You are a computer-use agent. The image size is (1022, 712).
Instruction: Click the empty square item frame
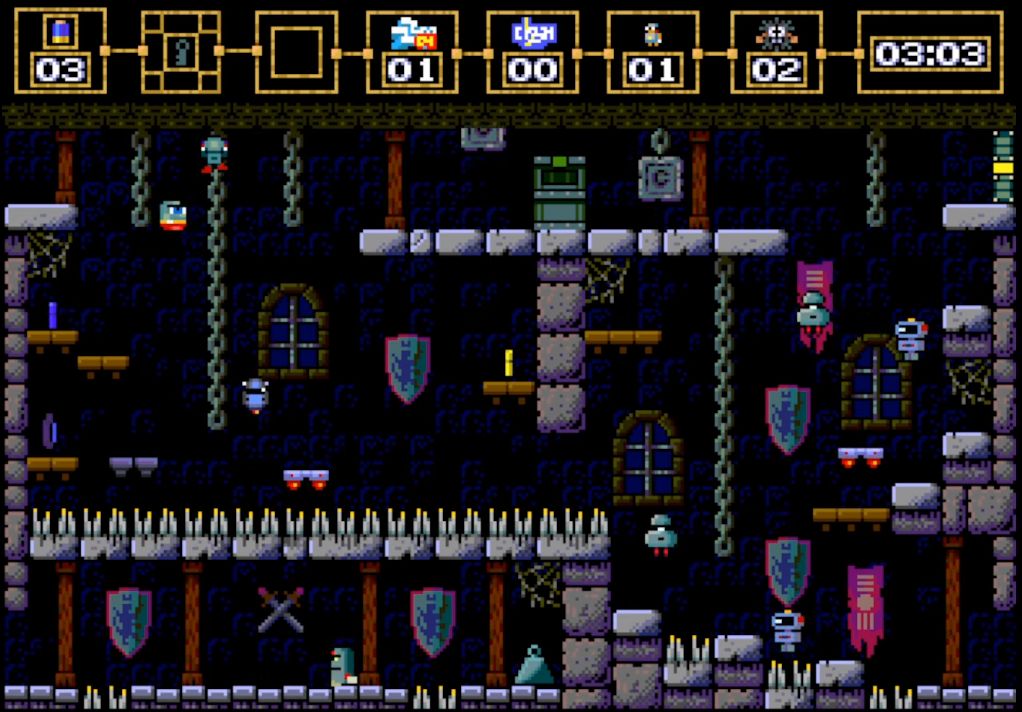(297, 52)
